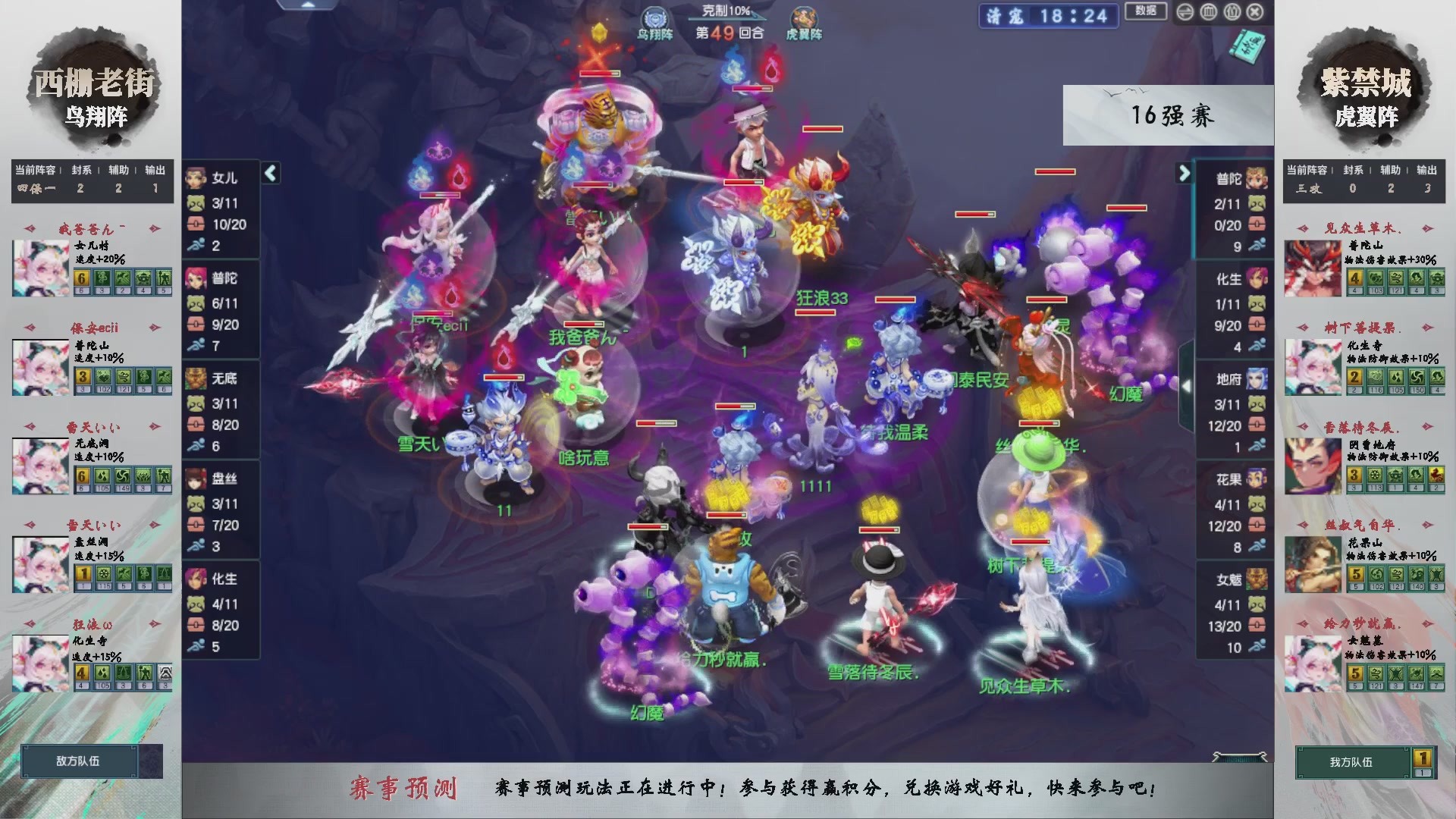Click the 赛事预测 prediction banner text

tap(406, 788)
